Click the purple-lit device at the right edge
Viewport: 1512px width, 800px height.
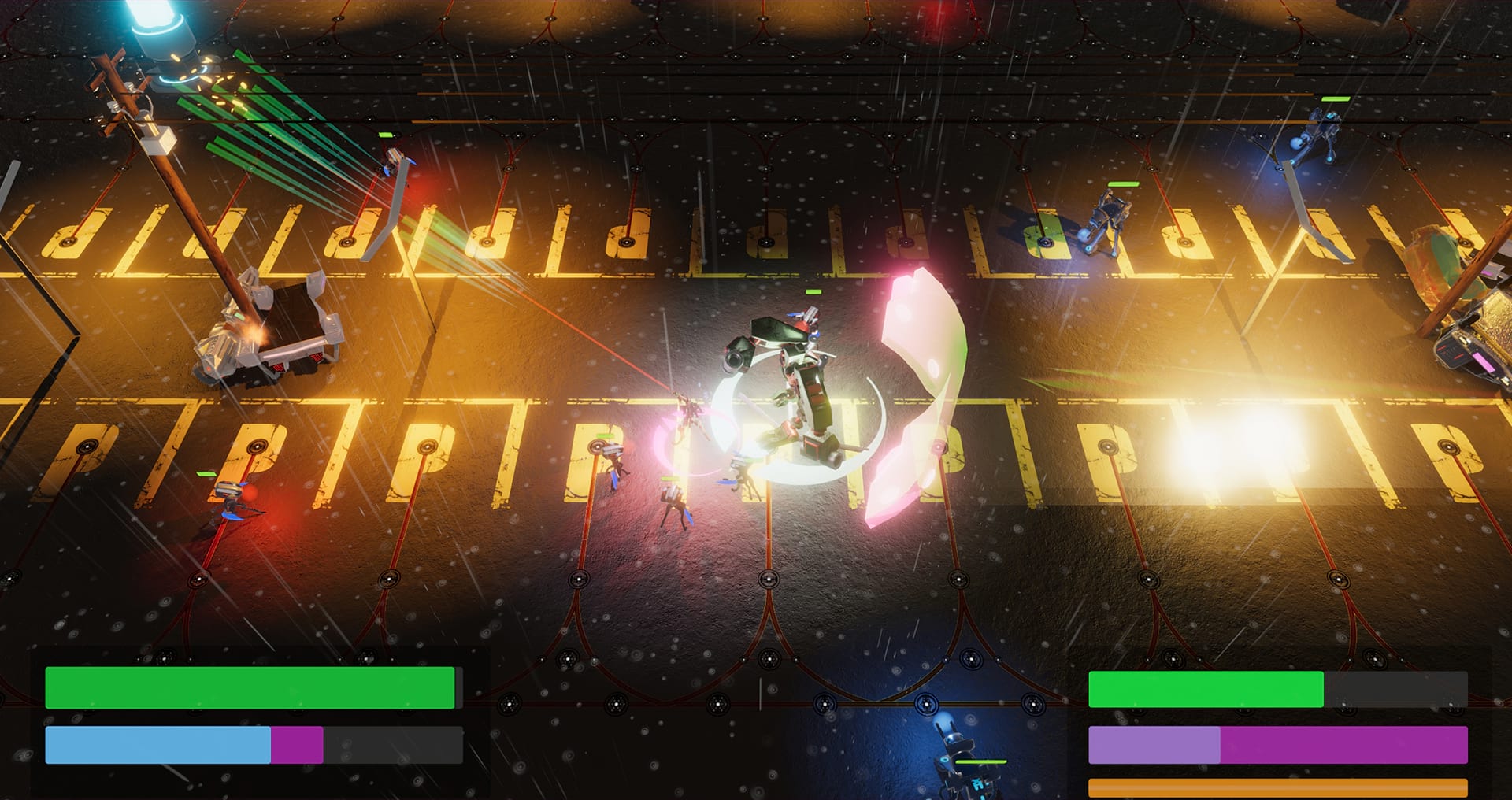1480,362
